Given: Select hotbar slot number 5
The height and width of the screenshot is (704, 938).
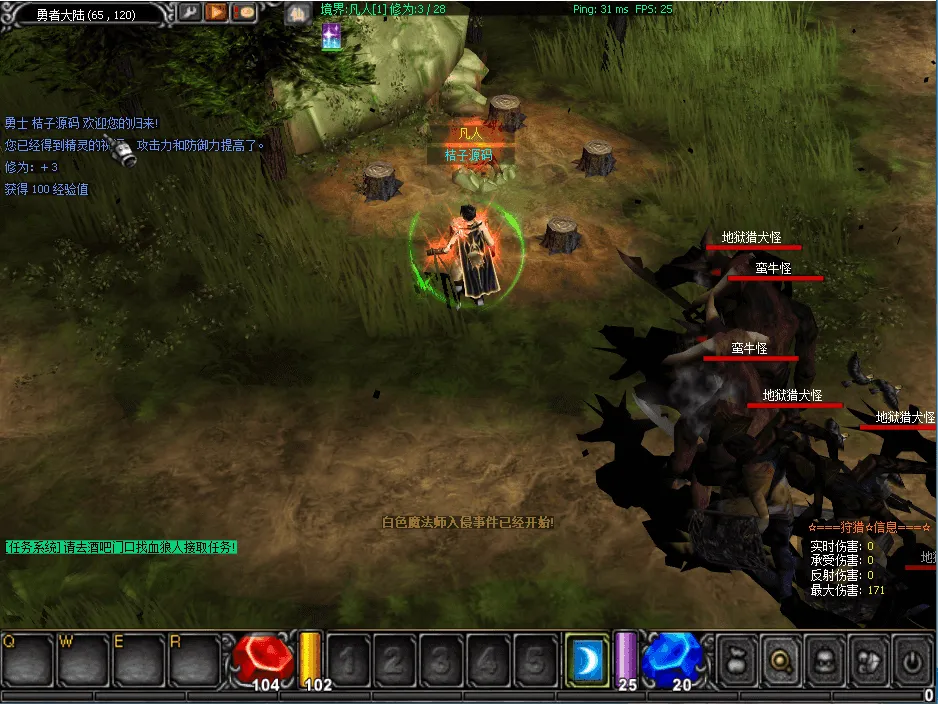Looking at the screenshot, I should click(x=534, y=660).
